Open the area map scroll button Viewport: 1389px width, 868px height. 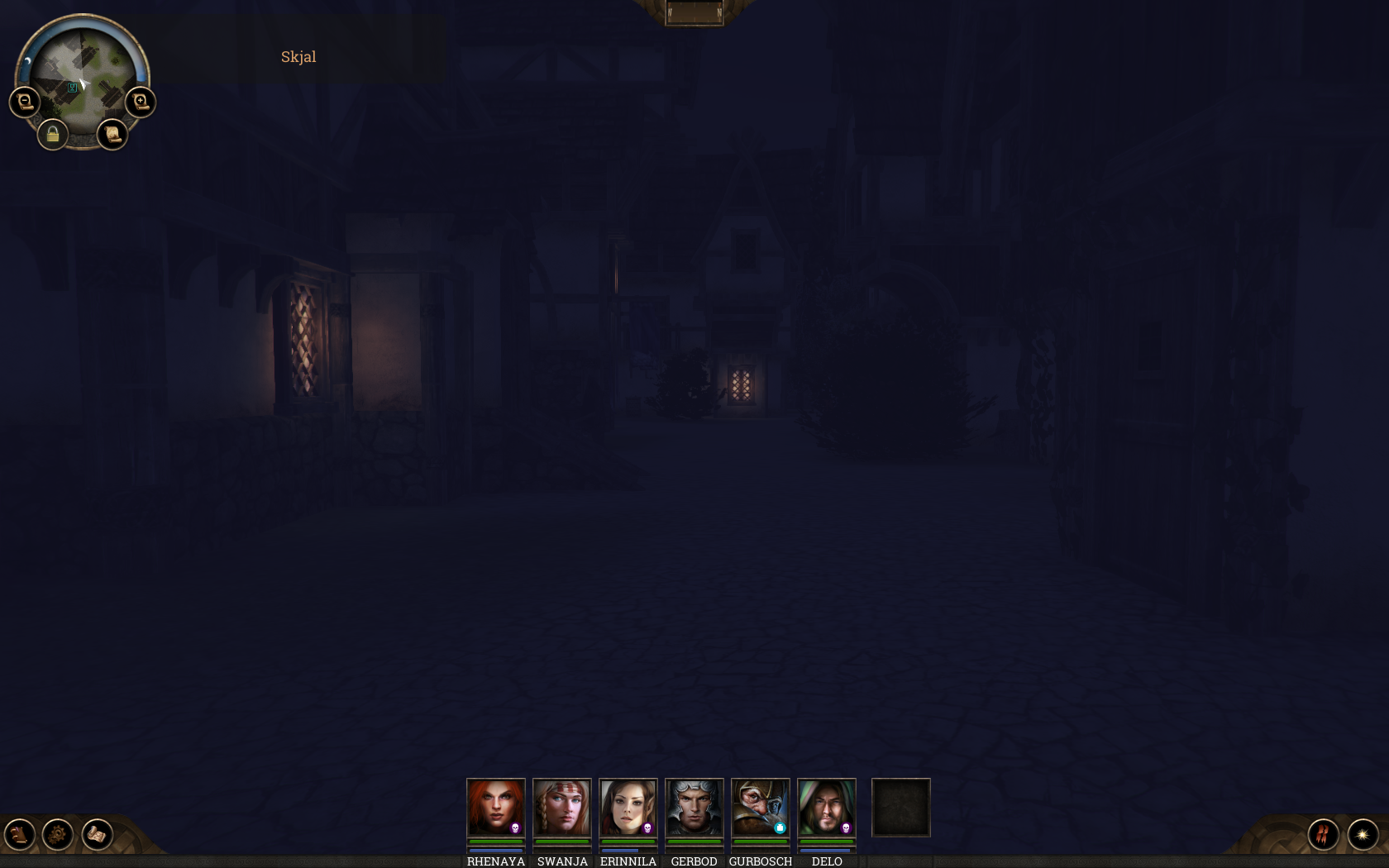(x=112, y=134)
